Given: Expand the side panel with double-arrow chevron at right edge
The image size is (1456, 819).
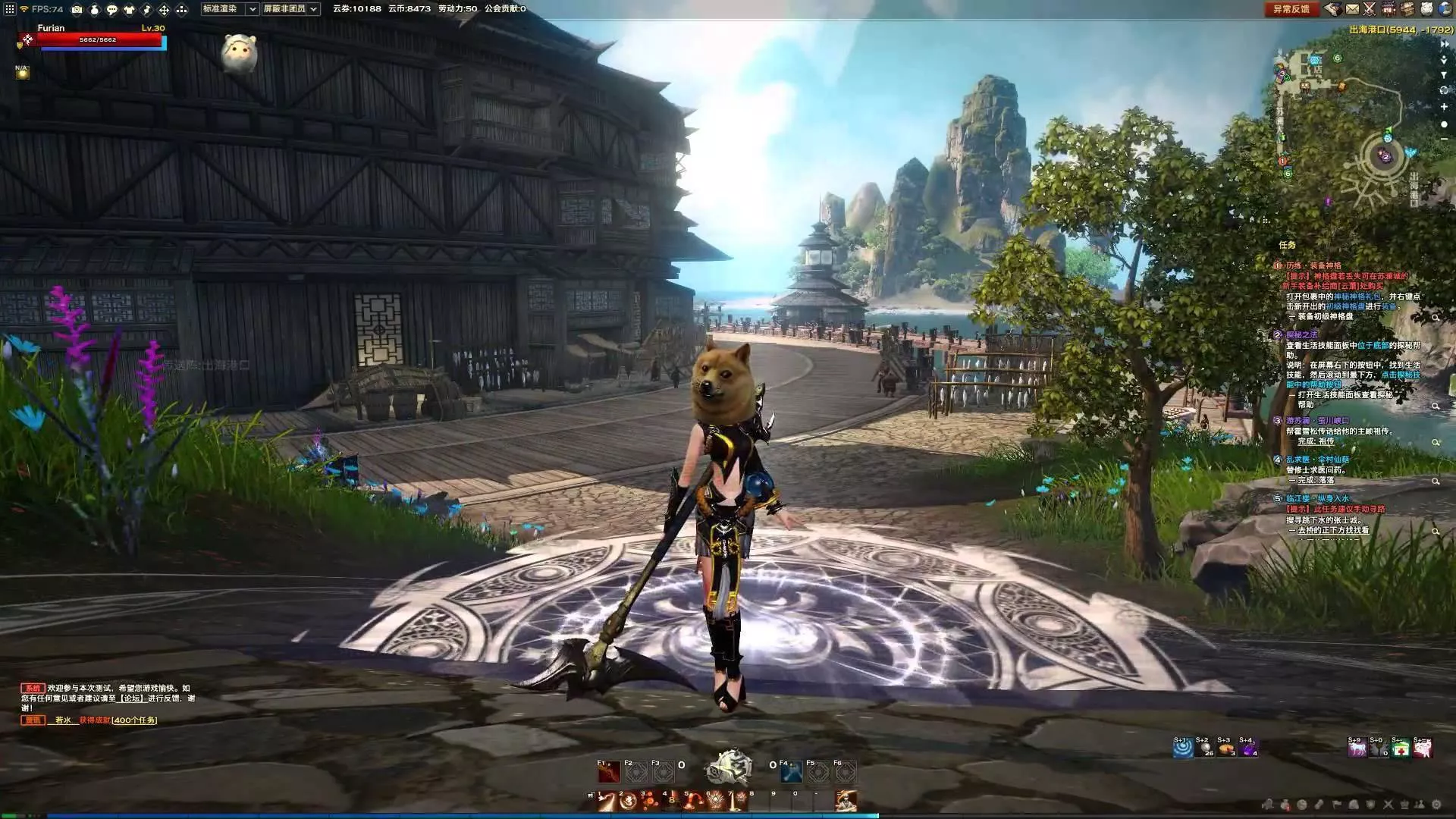Looking at the screenshot, I should click(1445, 44).
